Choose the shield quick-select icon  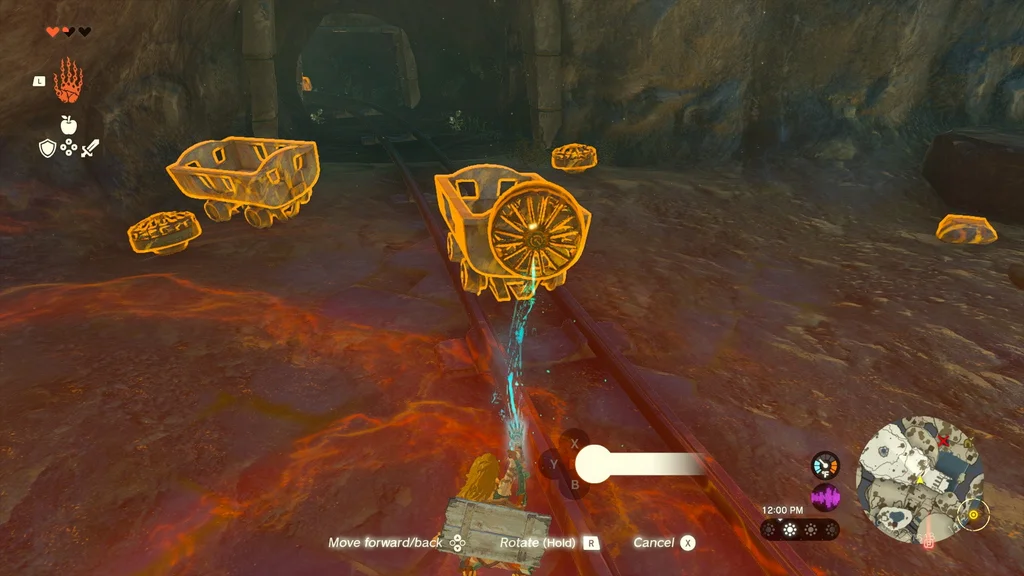click(47, 148)
